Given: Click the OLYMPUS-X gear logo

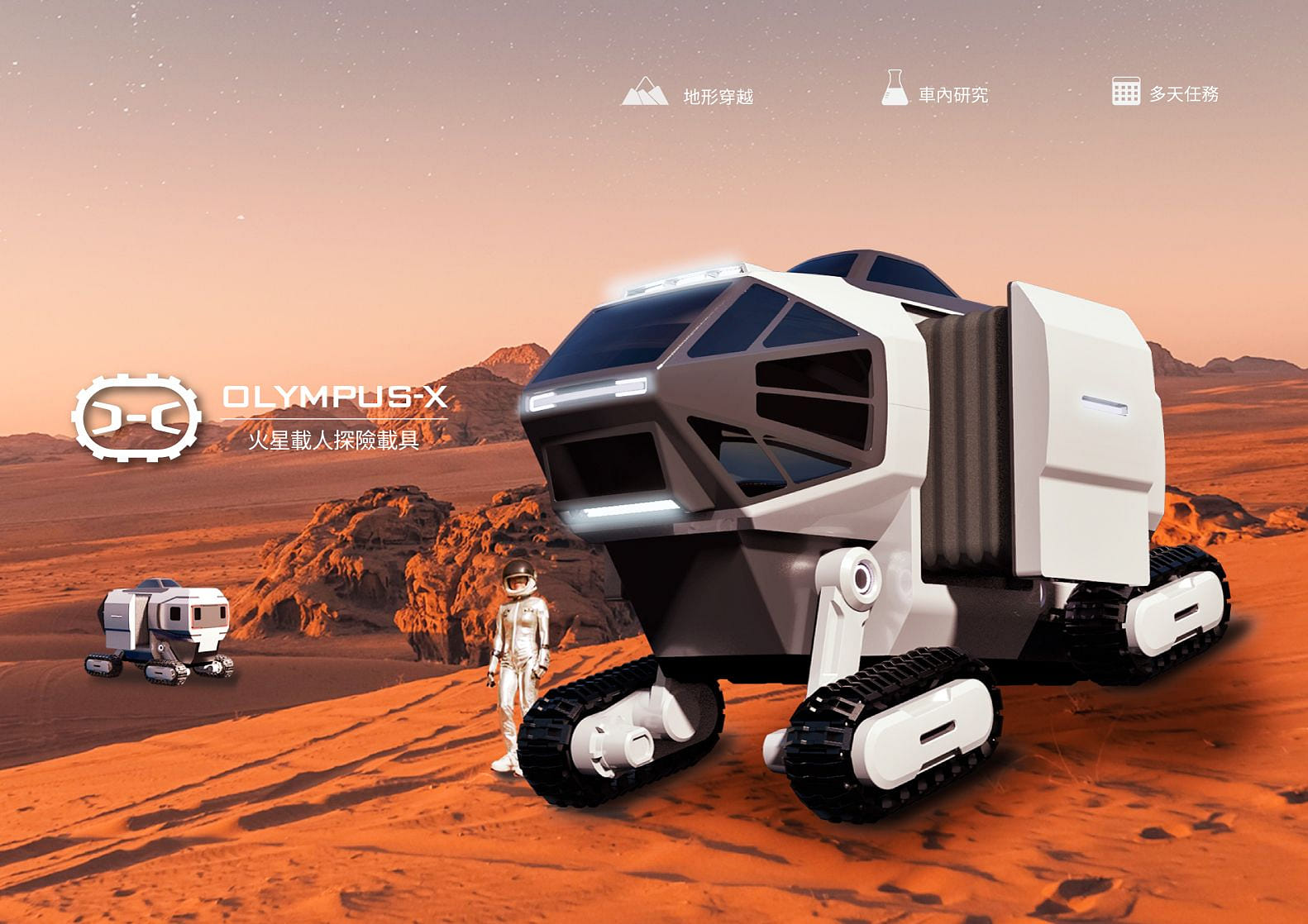Looking at the screenshot, I should tap(137, 417).
